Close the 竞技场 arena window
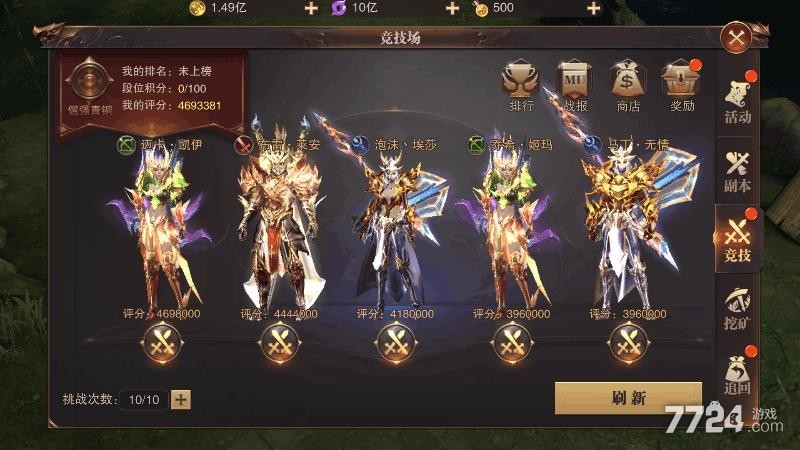The image size is (800, 450). 737,39
